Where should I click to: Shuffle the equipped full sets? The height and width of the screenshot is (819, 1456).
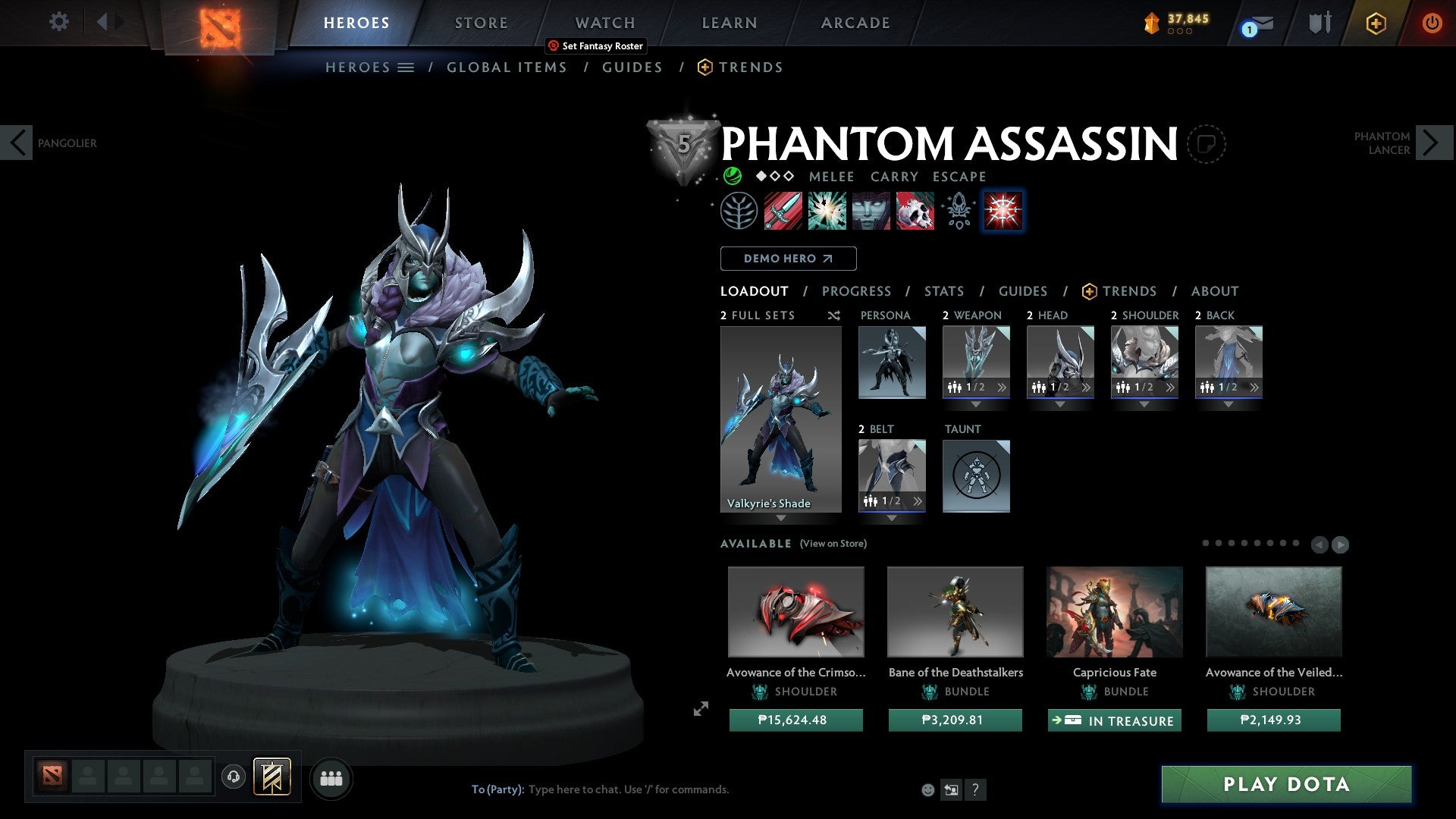click(x=833, y=315)
